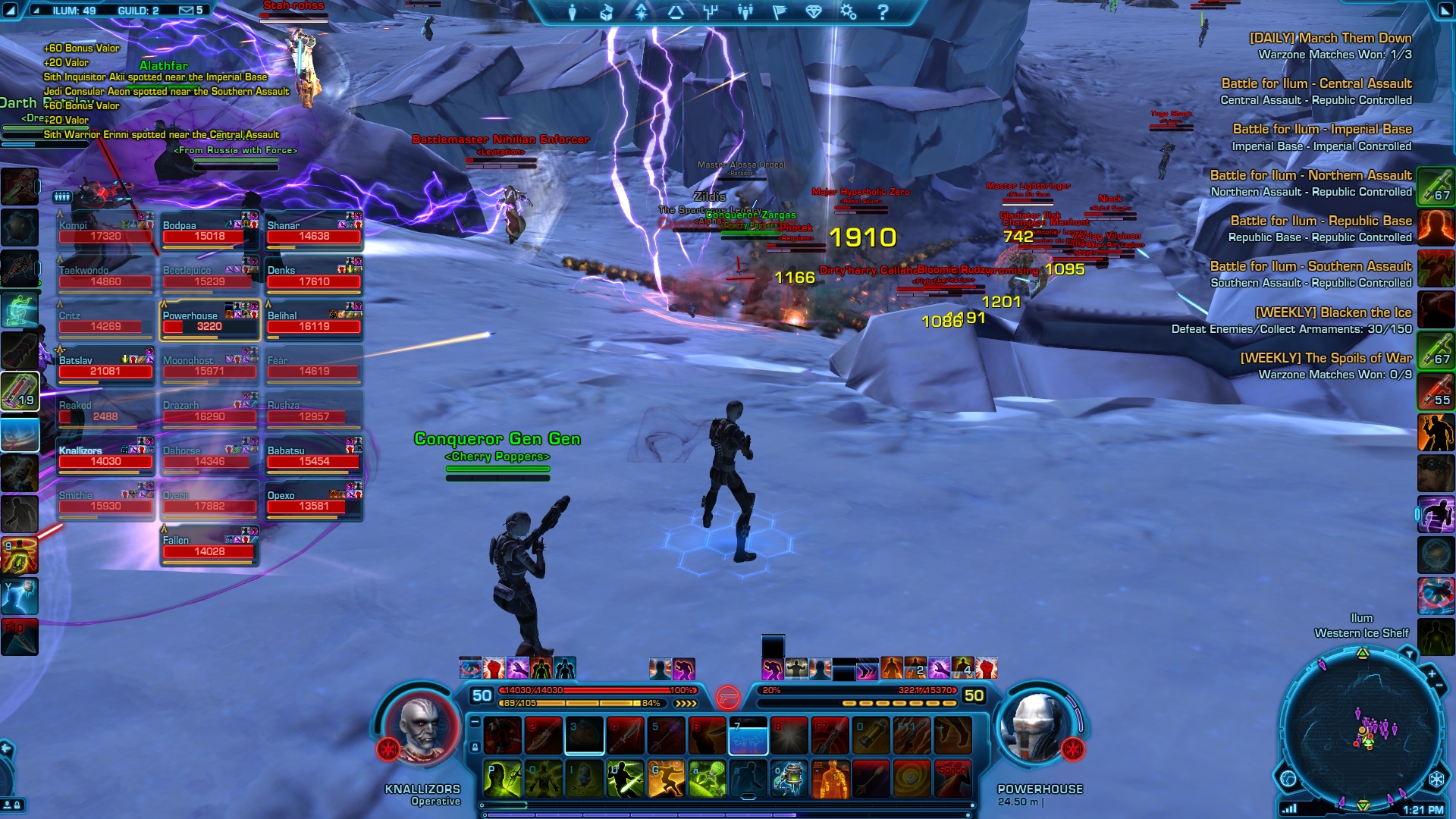
Task: Open the guild flag icon in top menu
Action: coord(779,12)
